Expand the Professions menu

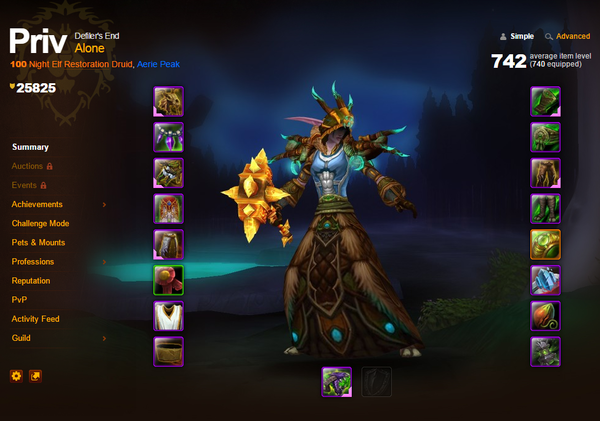[x=33, y=262]
